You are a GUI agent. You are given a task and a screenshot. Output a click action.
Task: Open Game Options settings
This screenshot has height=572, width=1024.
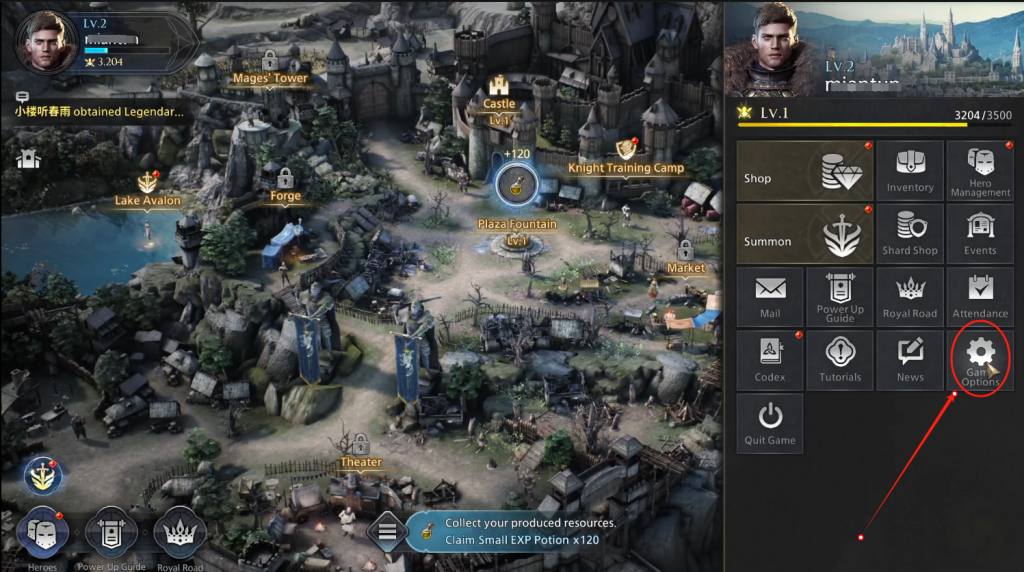point(980,360)
